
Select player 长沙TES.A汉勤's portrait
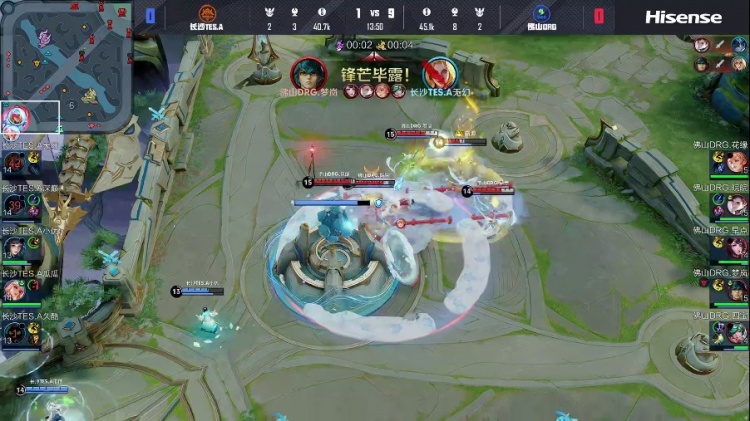point(14,204)
